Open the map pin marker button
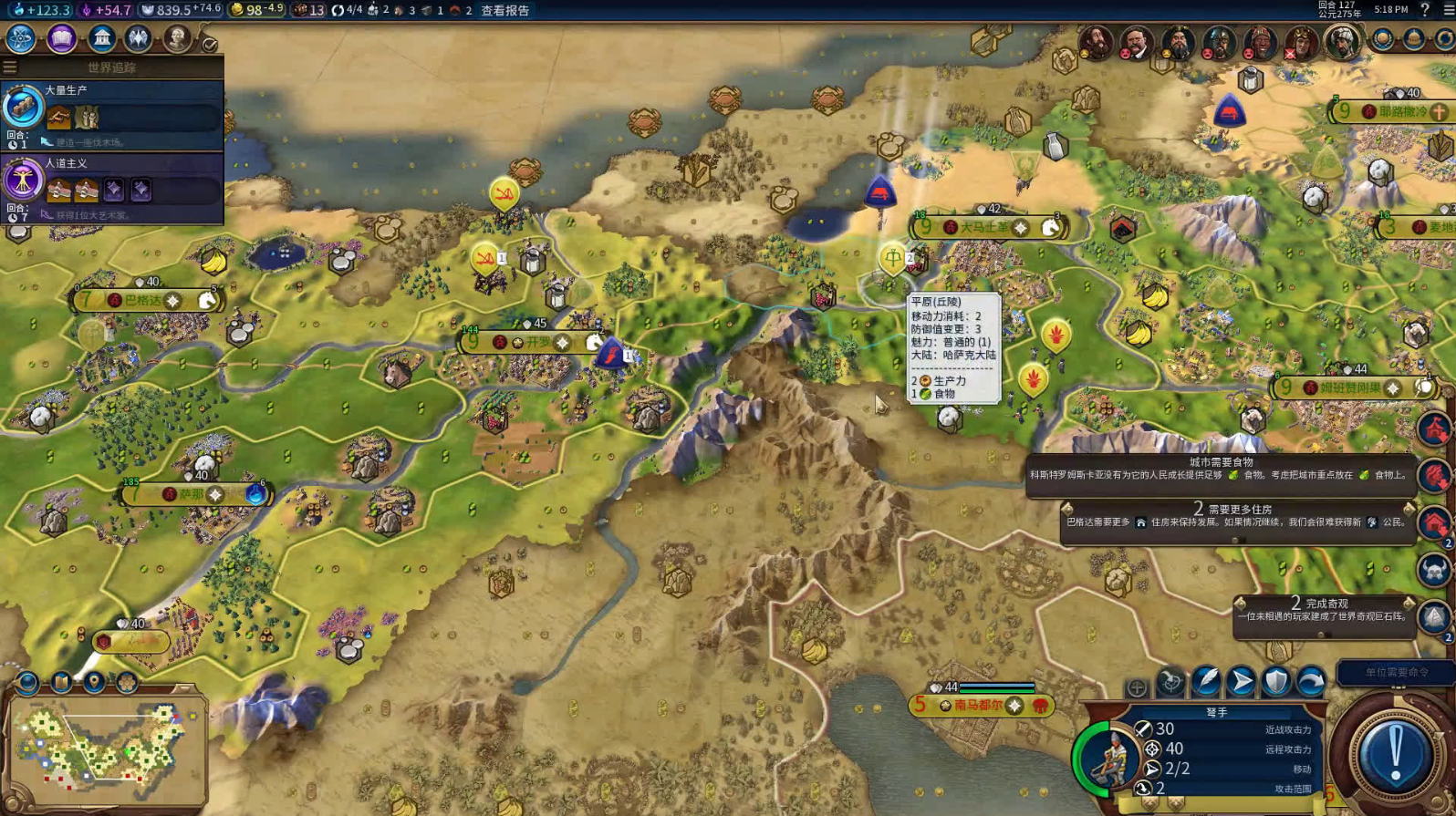 94,682
